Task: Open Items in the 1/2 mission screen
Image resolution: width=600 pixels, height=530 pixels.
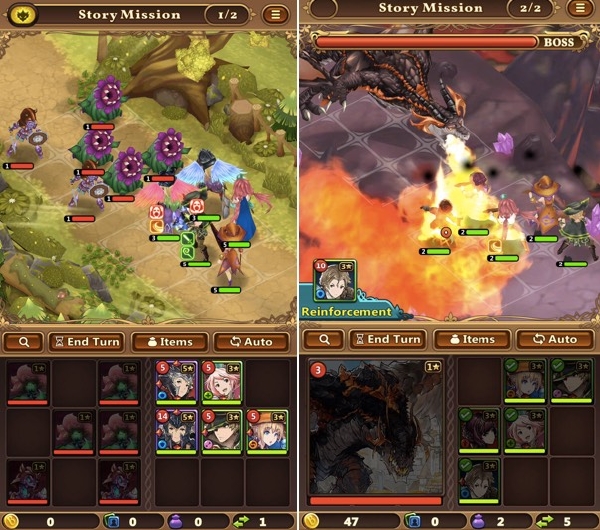Action: pos(169,341)
